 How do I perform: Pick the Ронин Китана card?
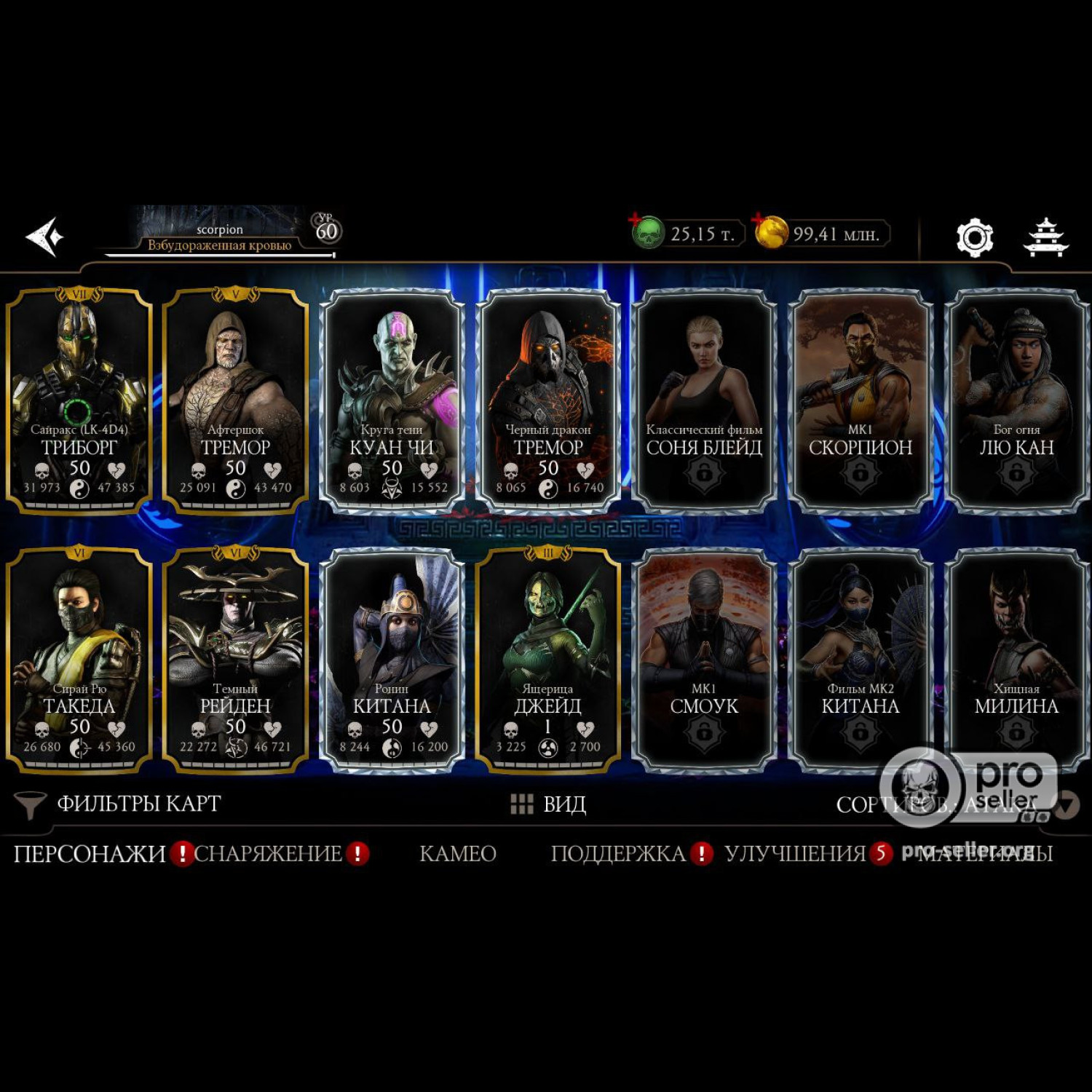392,659
